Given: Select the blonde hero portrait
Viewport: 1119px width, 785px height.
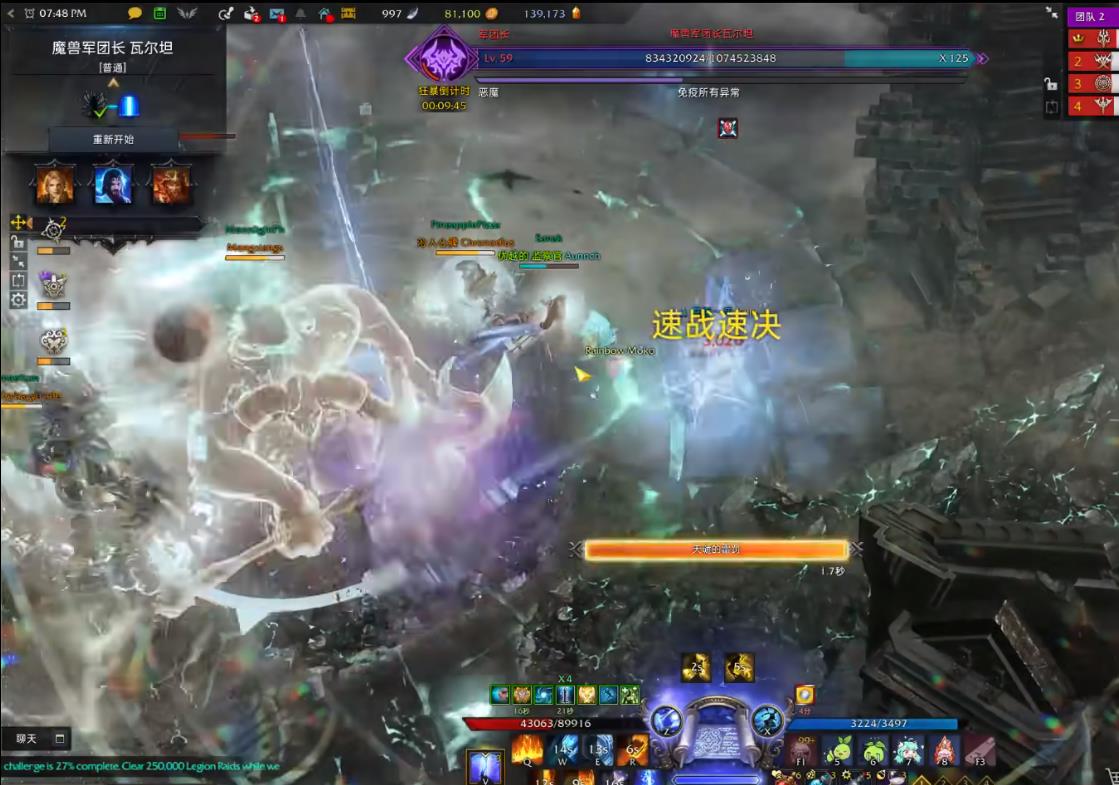Looking at the screenshot, I should [x=54, y=184].
